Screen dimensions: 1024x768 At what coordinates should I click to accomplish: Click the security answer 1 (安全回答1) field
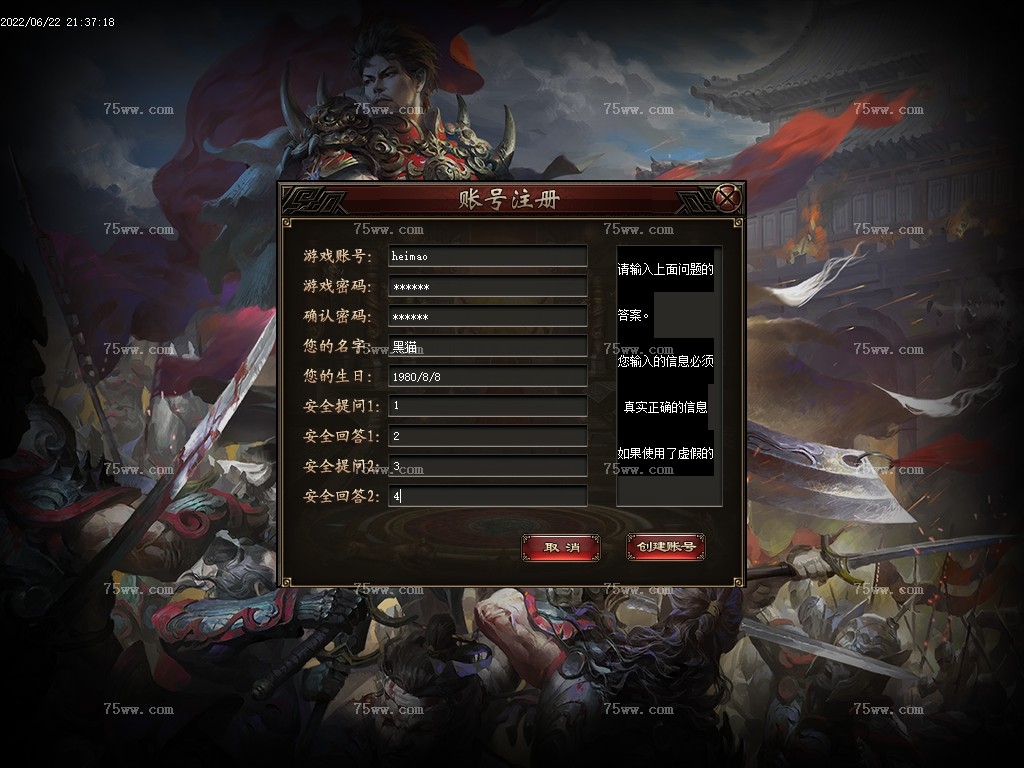click(487, 436)
